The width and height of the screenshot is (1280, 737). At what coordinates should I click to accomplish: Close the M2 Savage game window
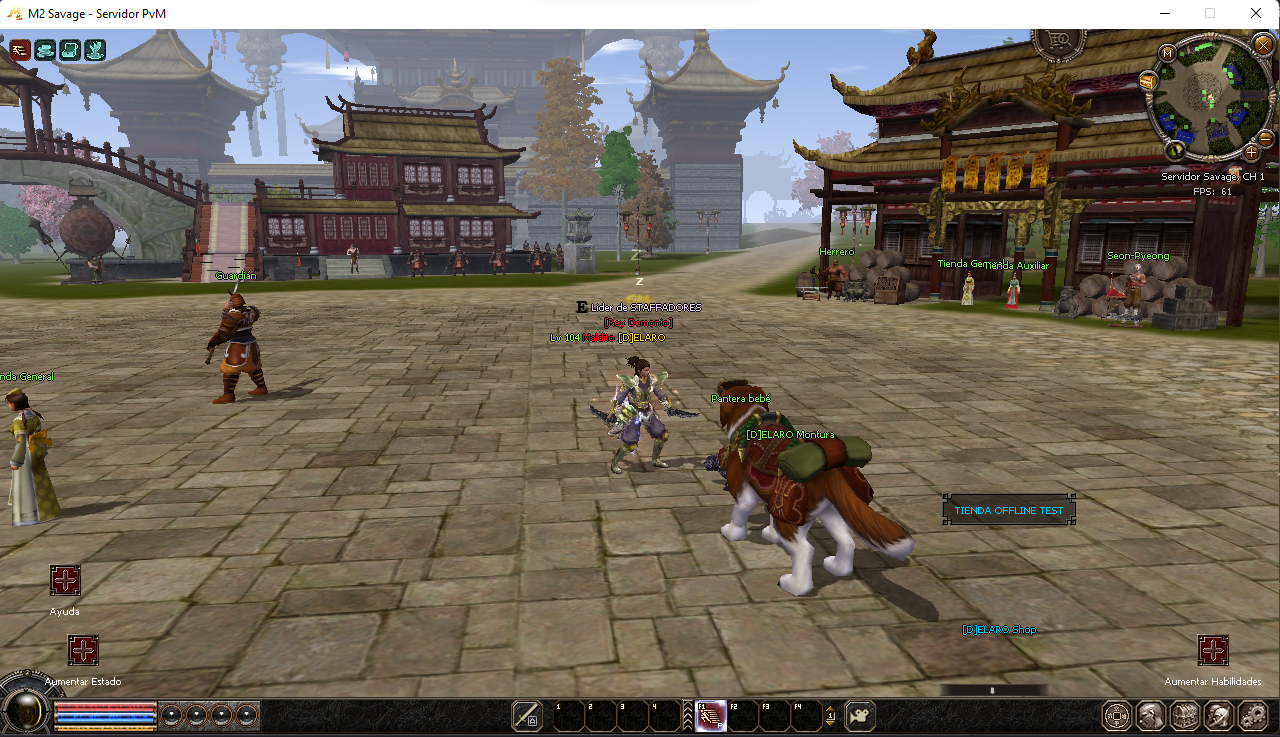(1256, 14)
